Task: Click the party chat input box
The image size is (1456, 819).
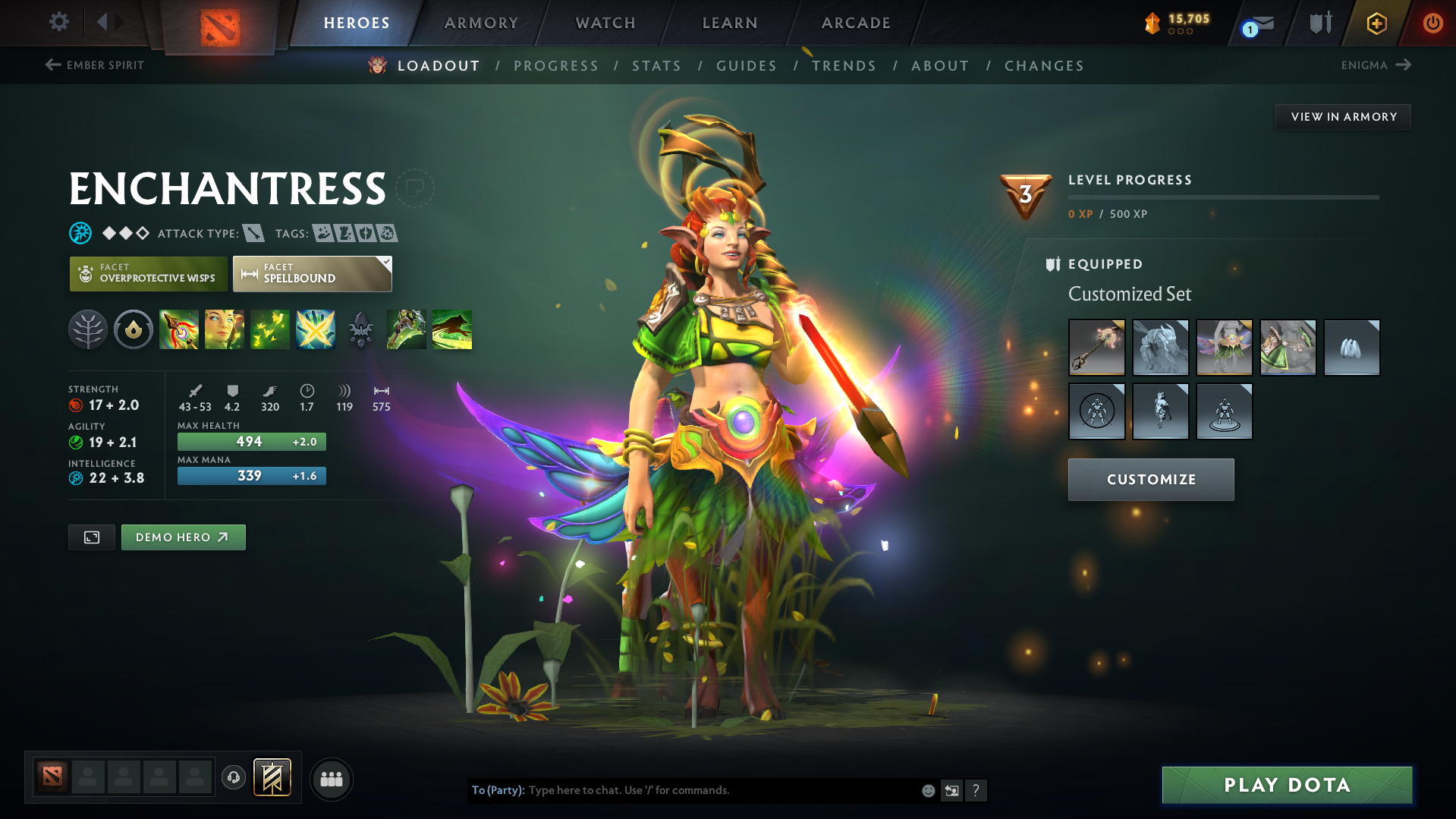Action: click(721, 790)
